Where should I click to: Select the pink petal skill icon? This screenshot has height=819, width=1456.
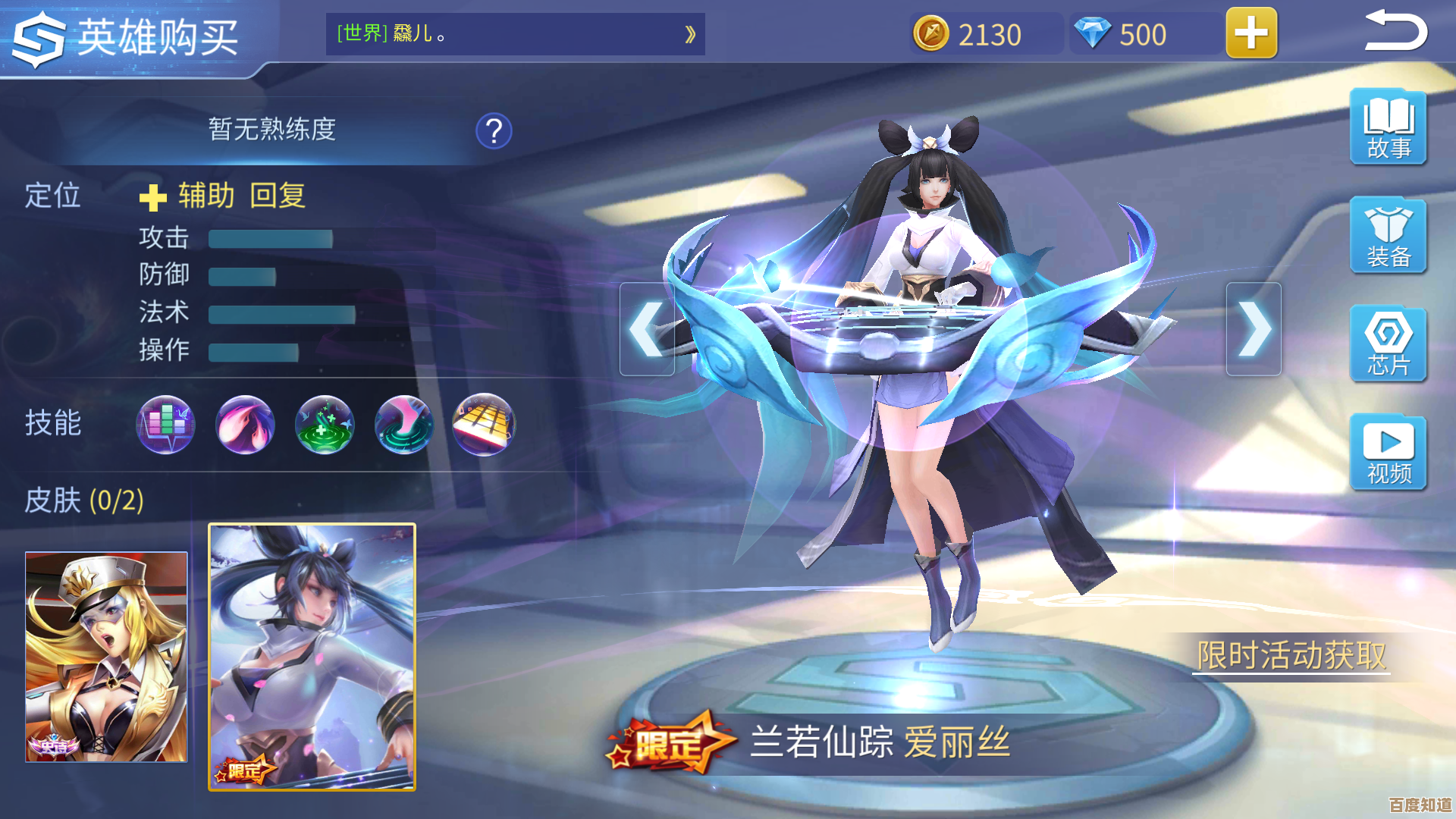(x=245, y=425)
